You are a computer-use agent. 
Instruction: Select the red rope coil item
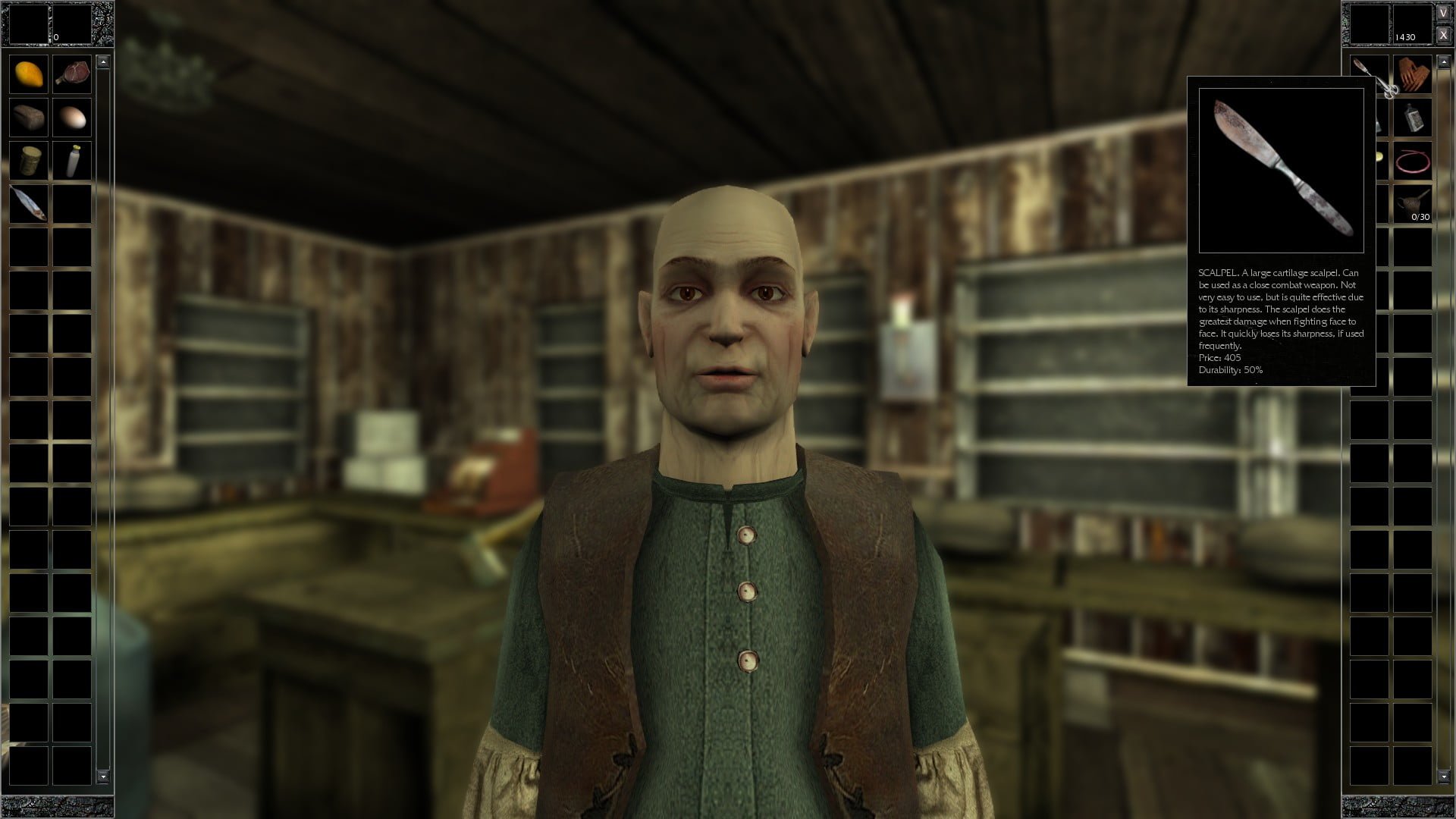point(1414,161)
